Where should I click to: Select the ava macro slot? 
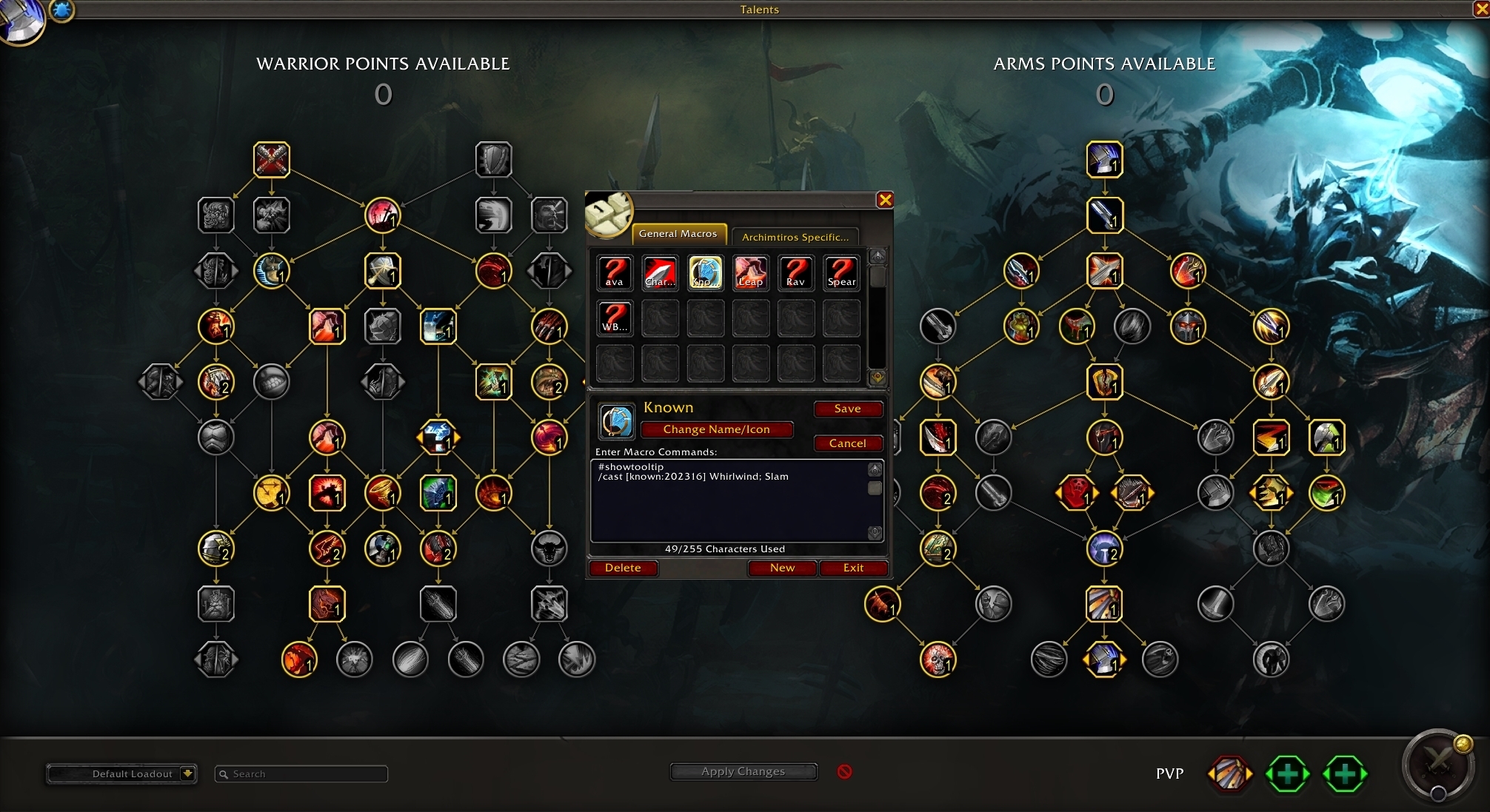pos(615,273)
